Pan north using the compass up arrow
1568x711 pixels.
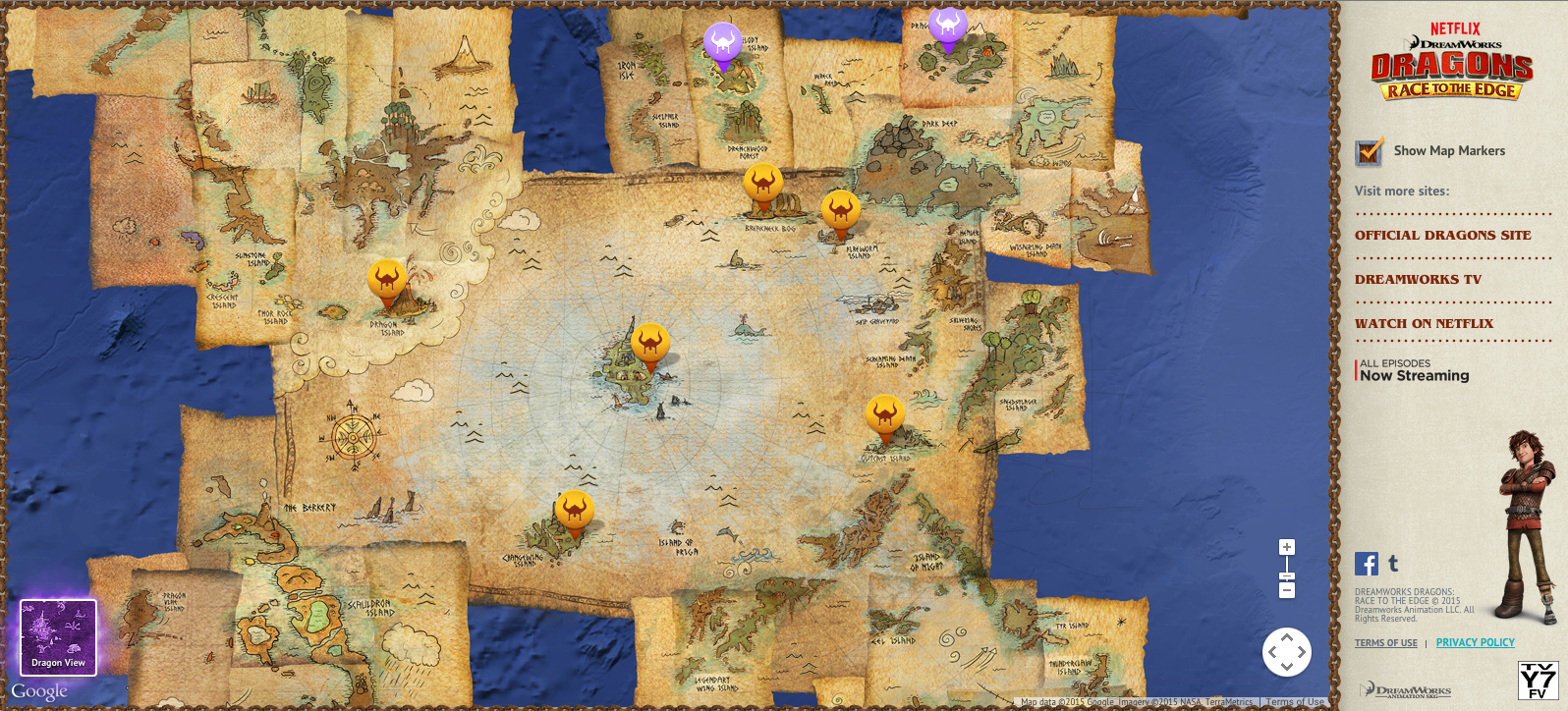pyautogui.click(x=1287, y=638)
